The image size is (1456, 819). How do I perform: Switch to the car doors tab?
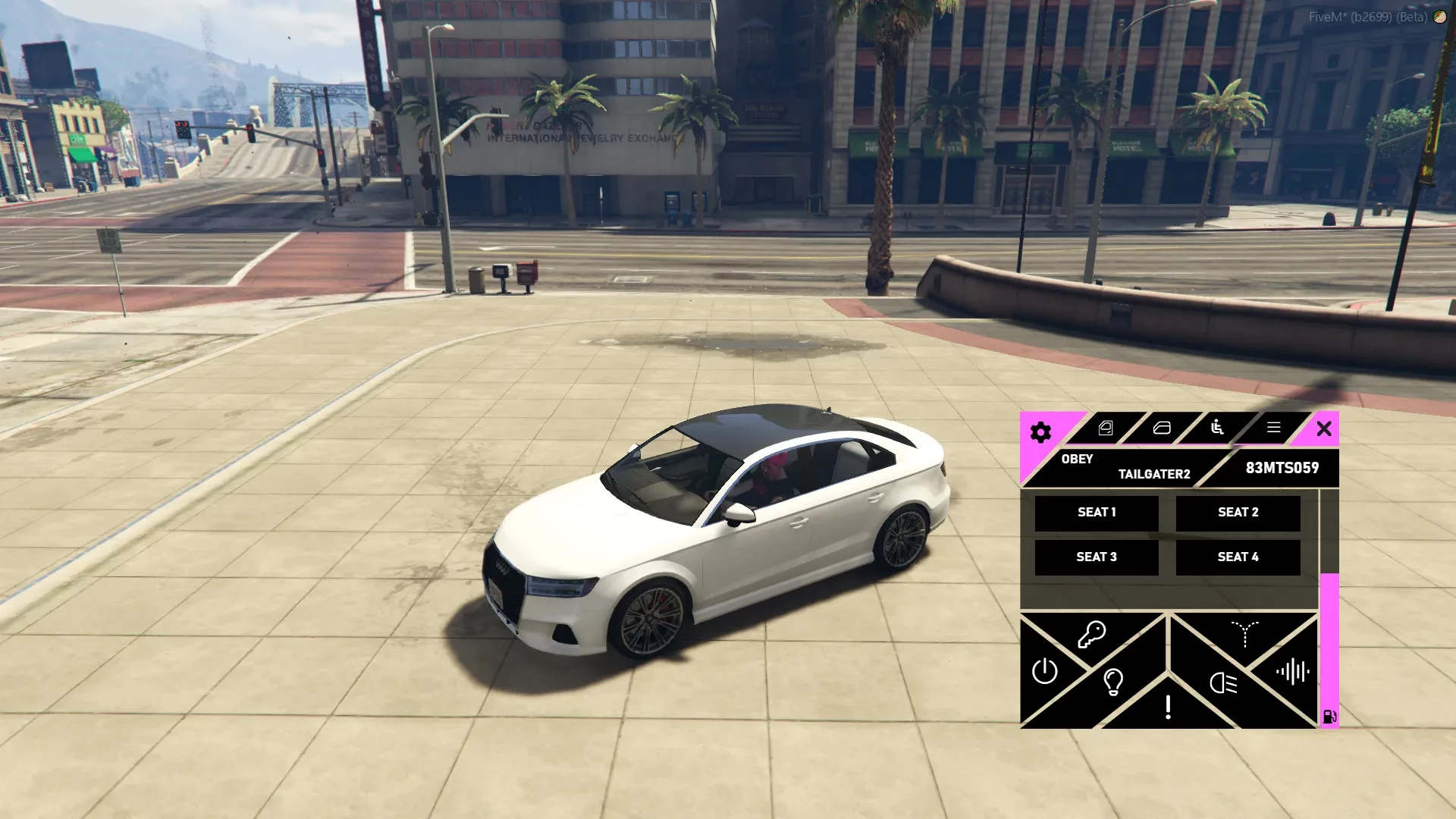coord(1106,428)
